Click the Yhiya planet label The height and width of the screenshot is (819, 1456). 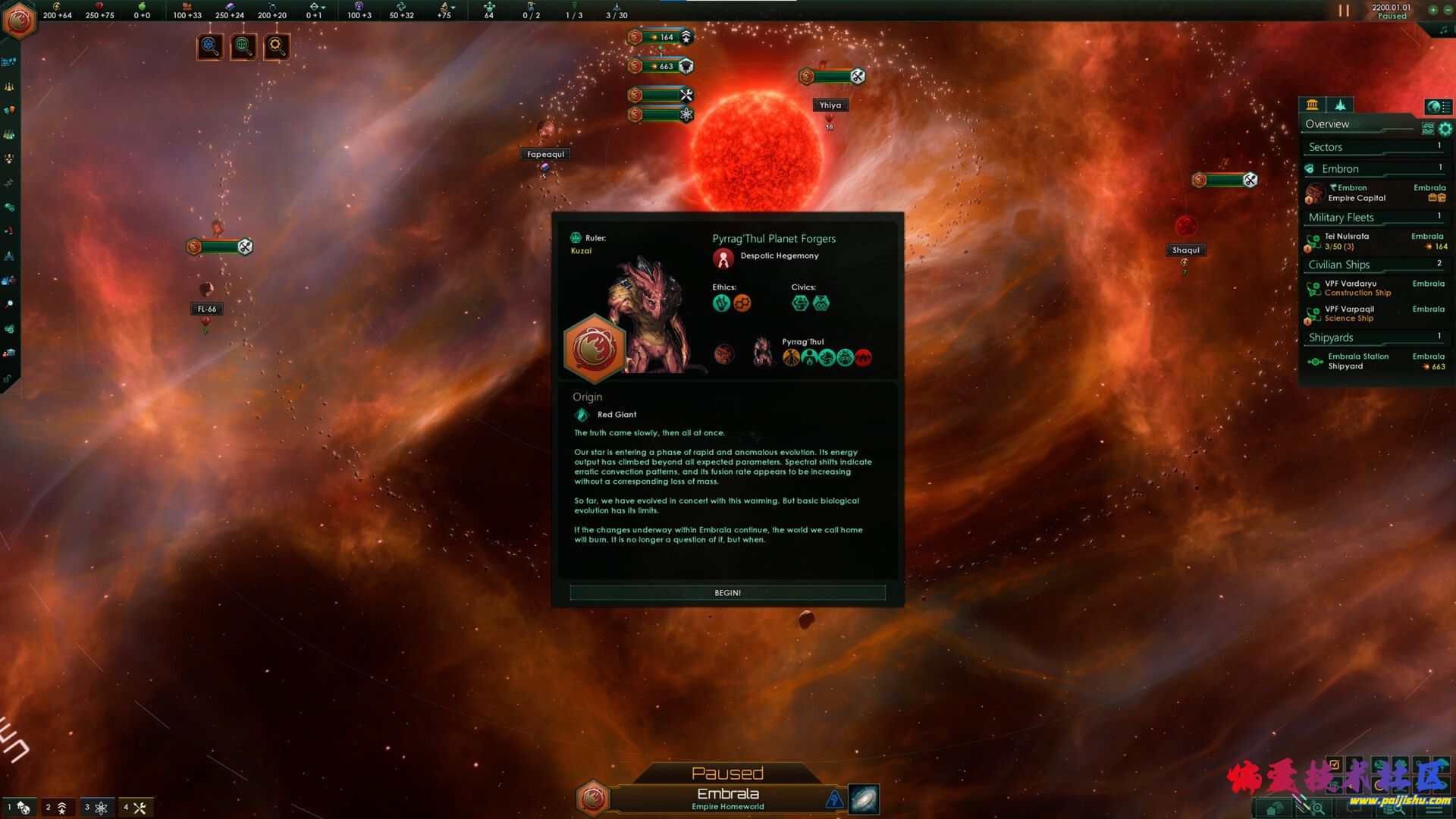point(830,105)
